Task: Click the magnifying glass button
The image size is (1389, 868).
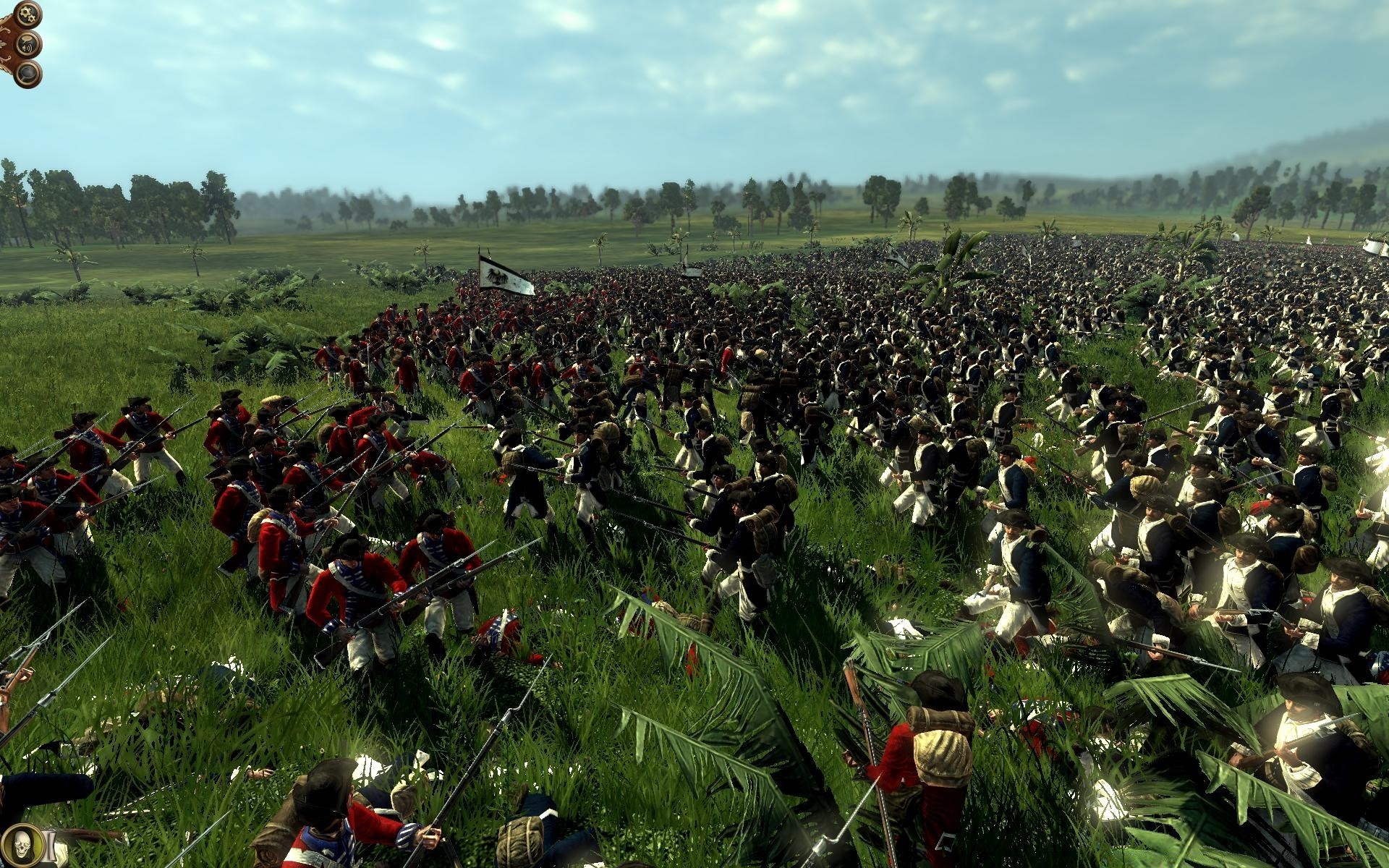Action: pyautogui.click(x=27, y=72)
